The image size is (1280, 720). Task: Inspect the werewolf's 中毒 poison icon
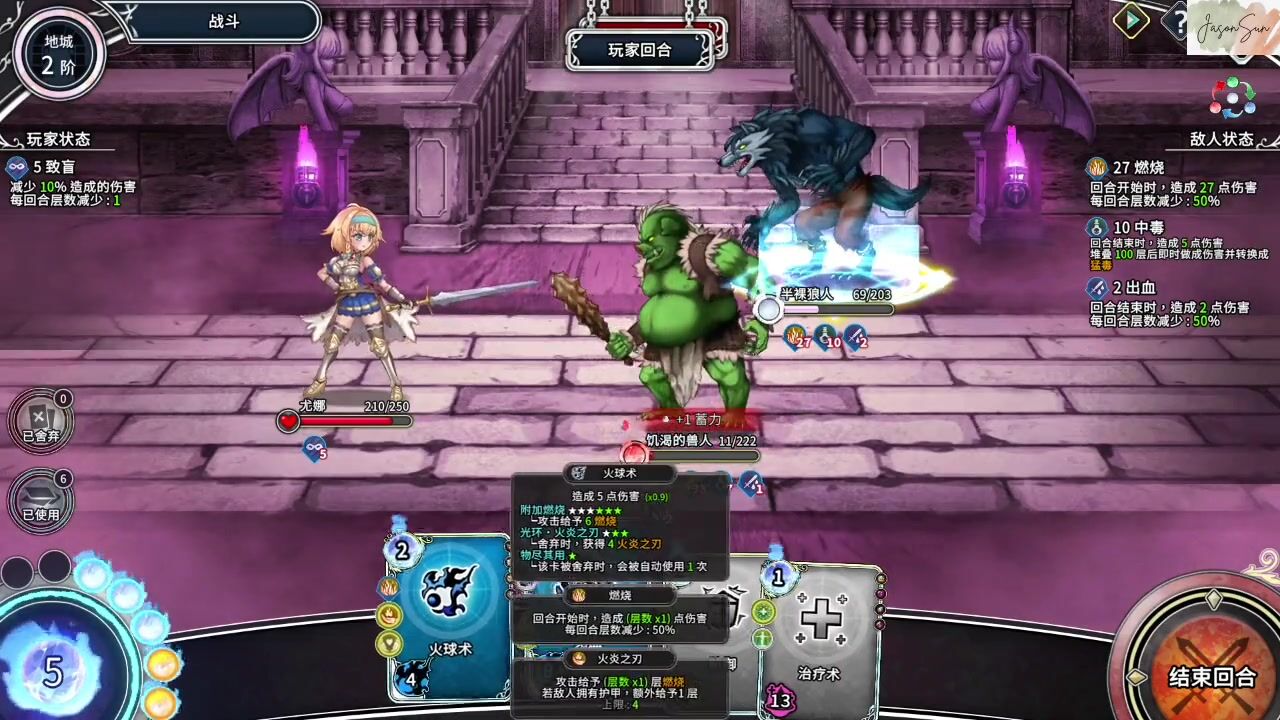click(x=827, y=336)
